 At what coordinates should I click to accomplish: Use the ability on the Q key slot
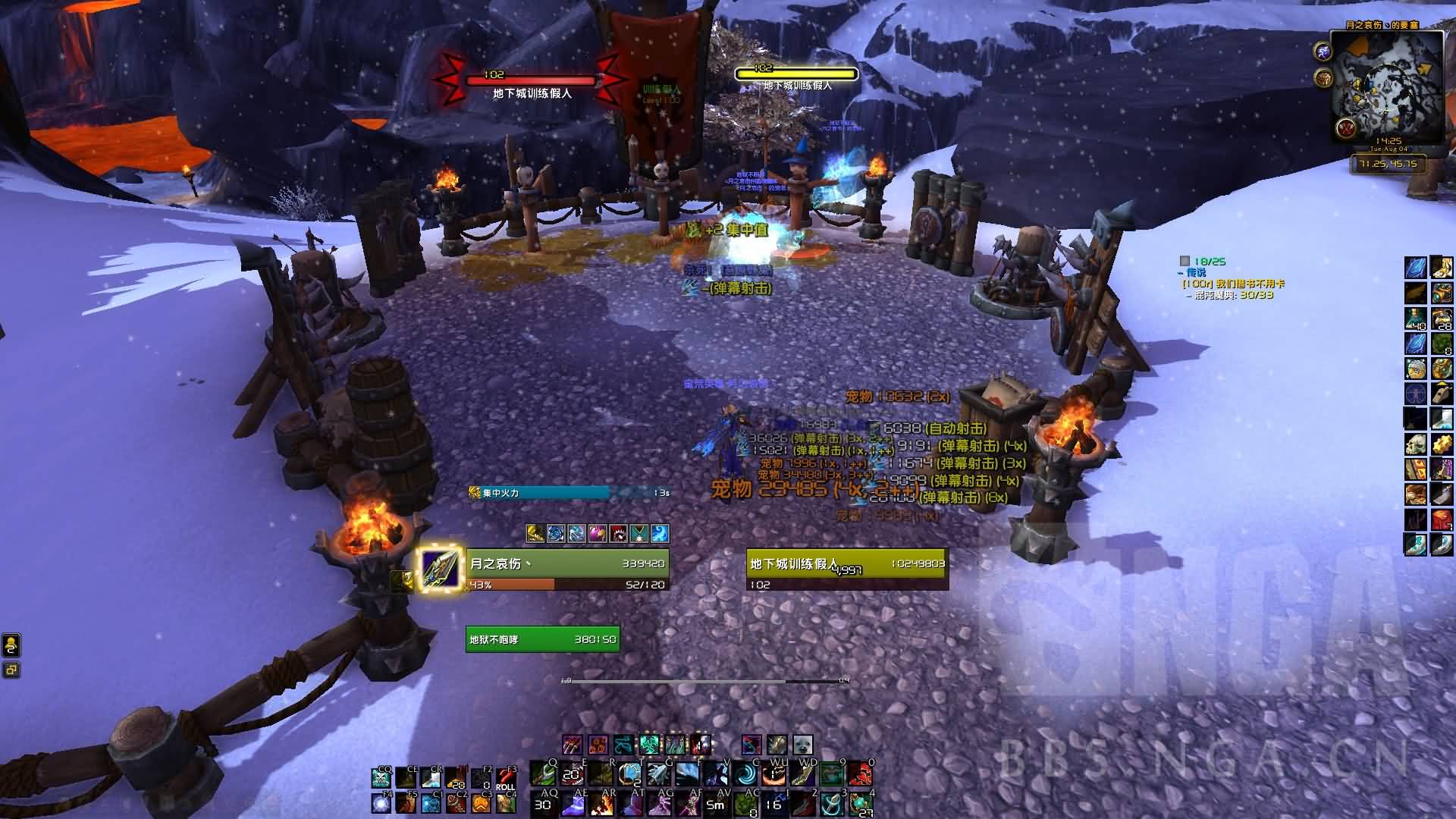point(542,774)
